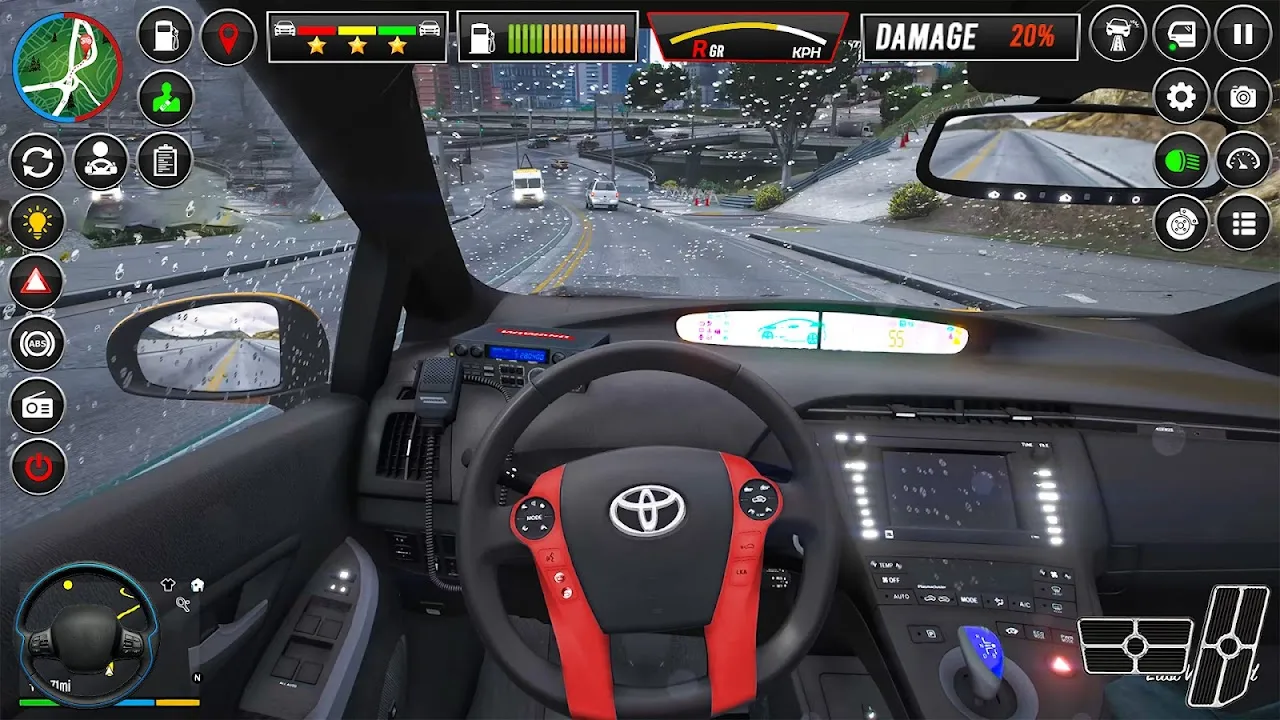Viewport: 1280px width, 720px height.
Task: Open the clipboard task list
Action: 165,161
